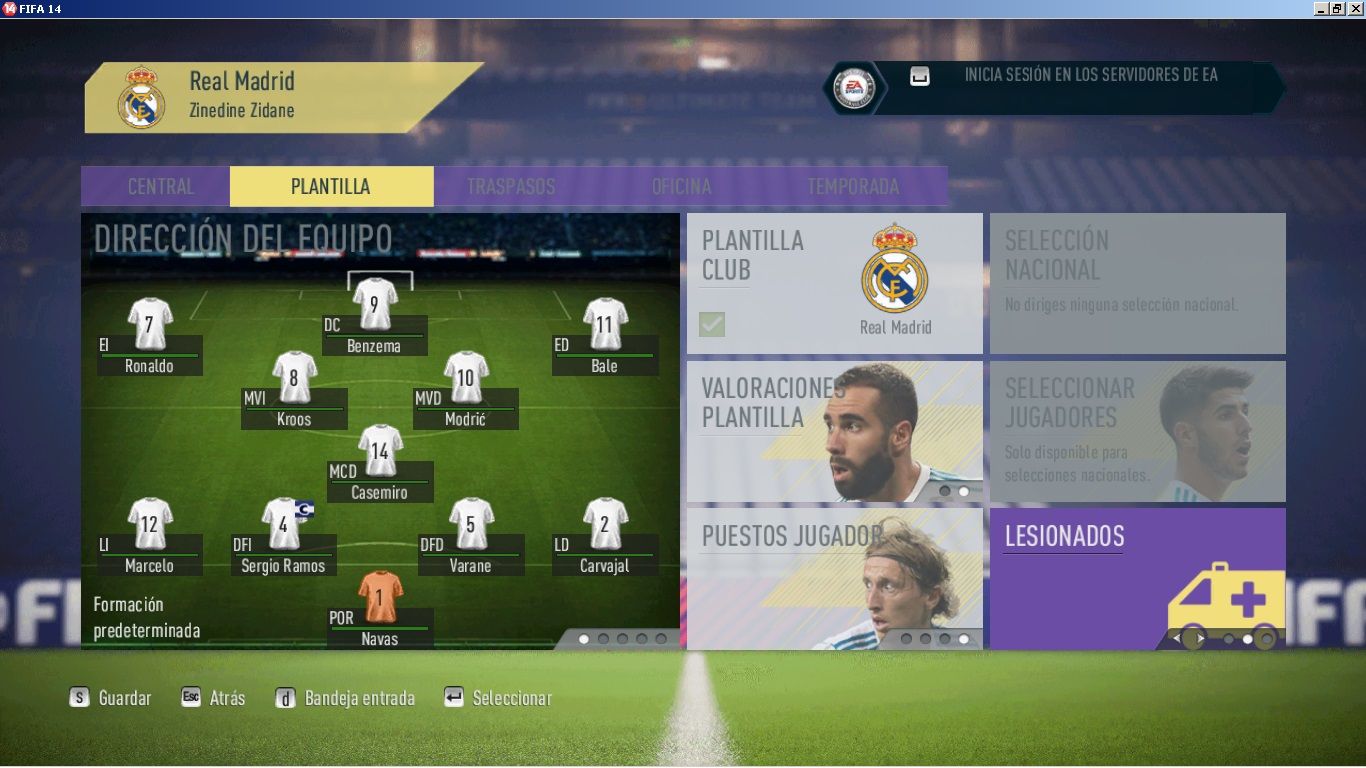This screenshot has width=1366, height=768.
Task: Select Ronaldo's number 7 shirt
Action: (x=150, y=324)
